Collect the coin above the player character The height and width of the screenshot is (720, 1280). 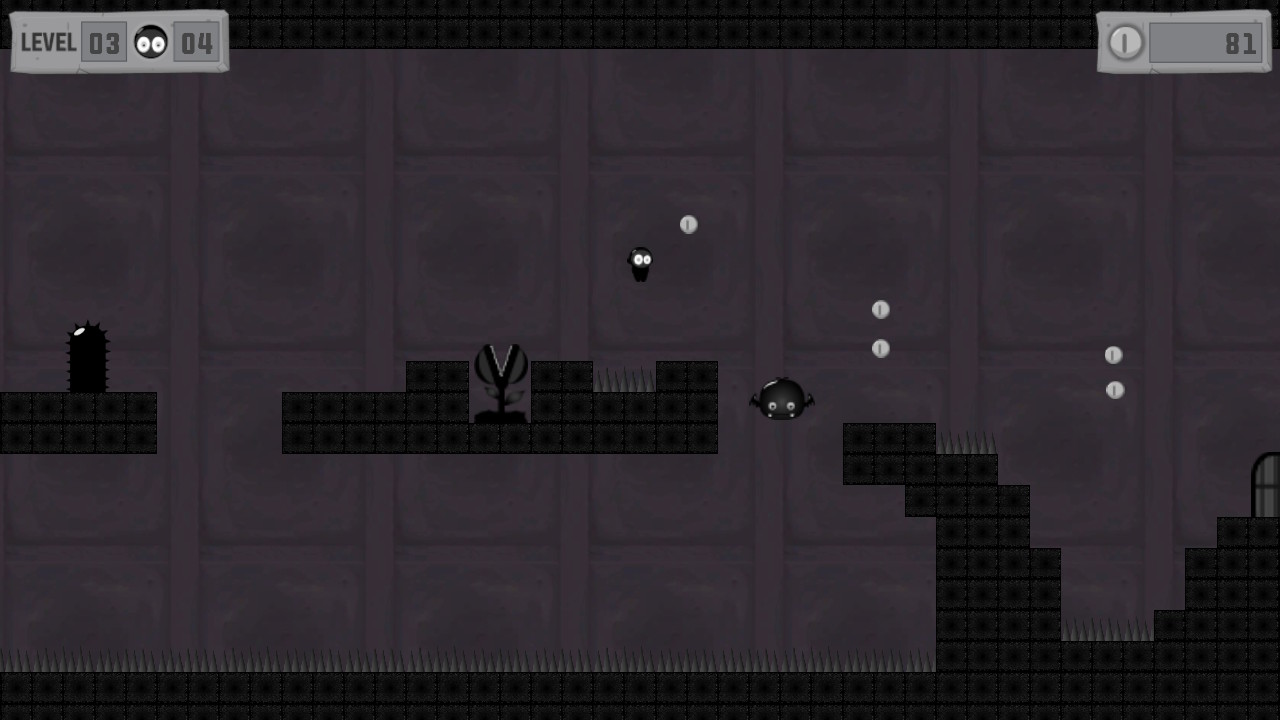[688, 225]
